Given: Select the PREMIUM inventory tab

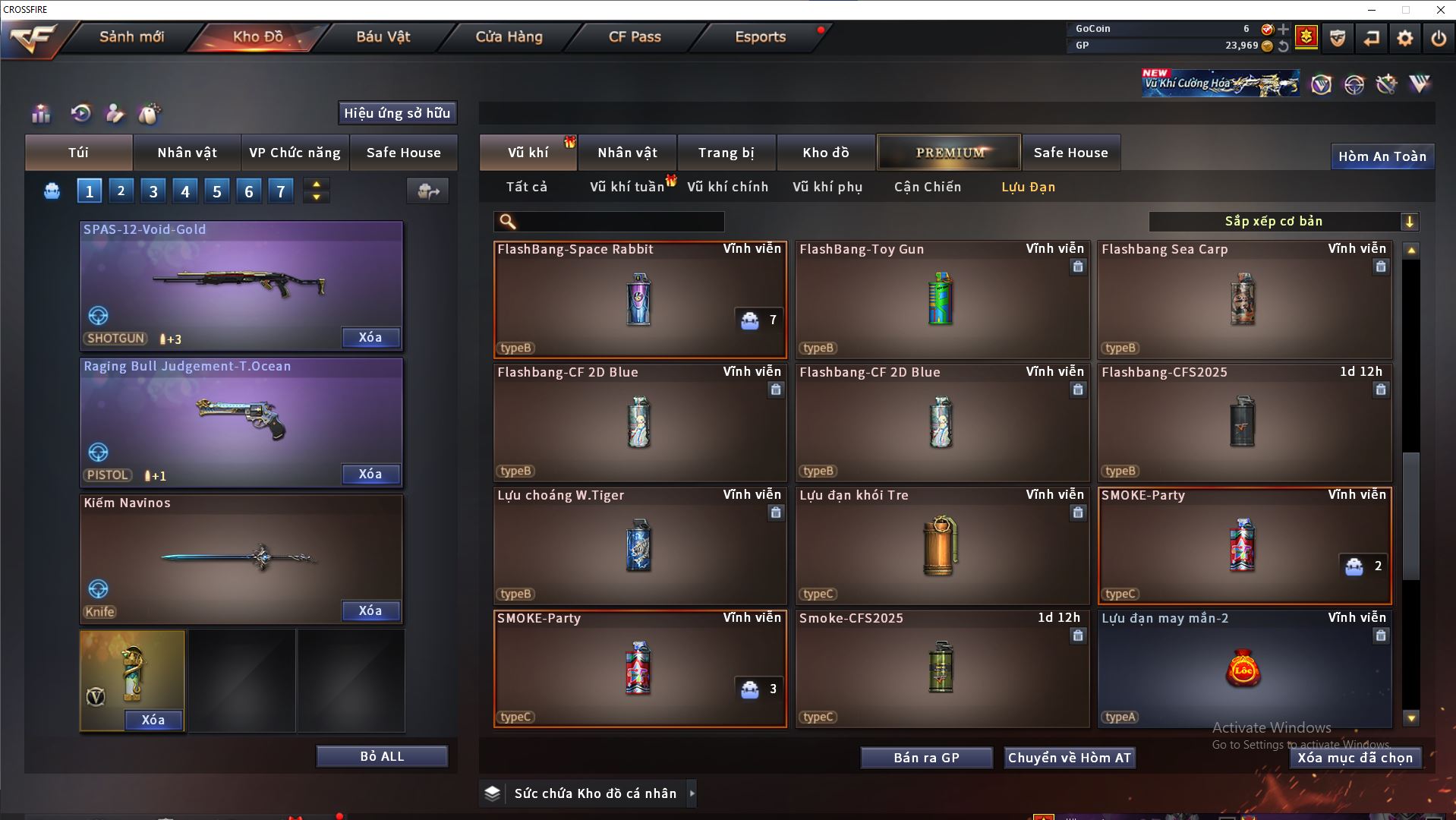Looking at the screenshot, I should pos(950,153).
